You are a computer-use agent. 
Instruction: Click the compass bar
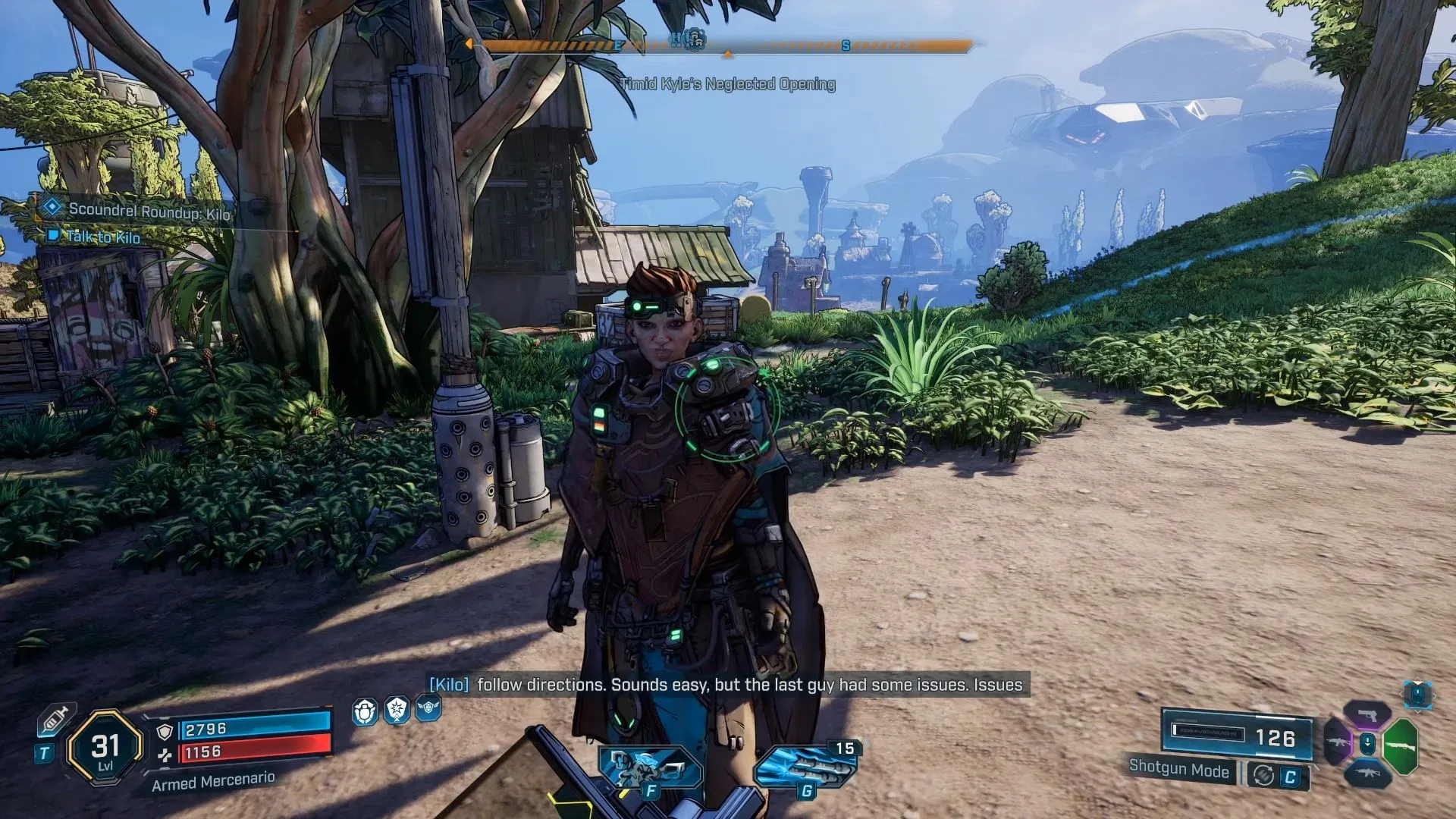tap(726, 45)
